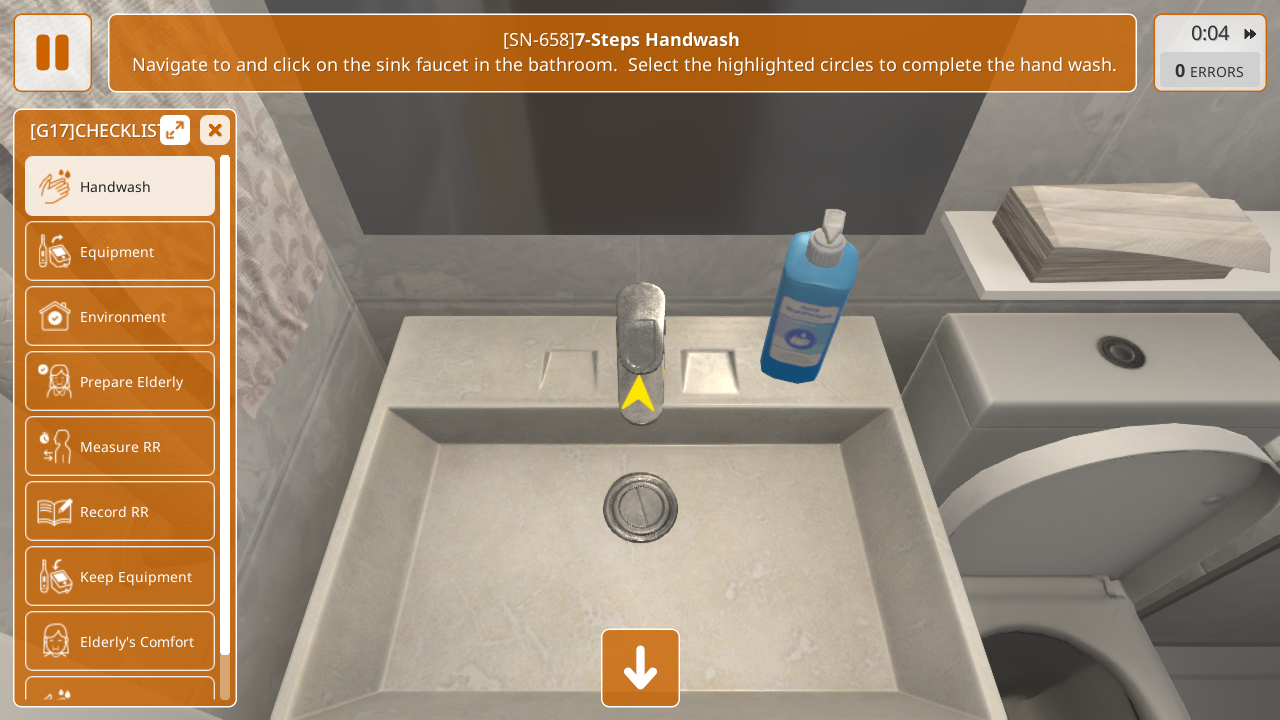Viewport: 1280px width, 720px height.
Task: Open the Measure RR checklist item
Action: [x=120, y=446]
